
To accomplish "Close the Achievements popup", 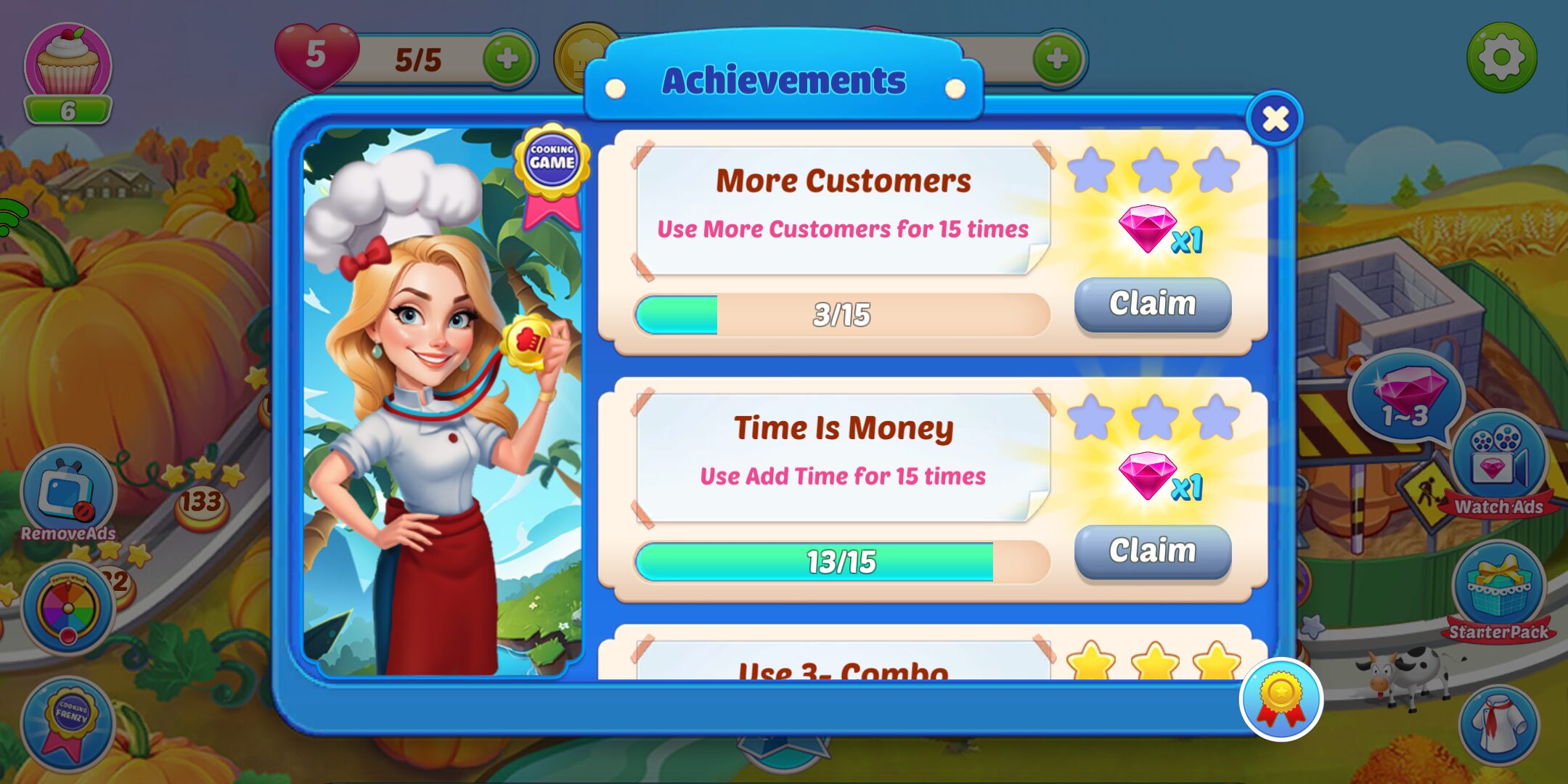I will coord(1275,119).
